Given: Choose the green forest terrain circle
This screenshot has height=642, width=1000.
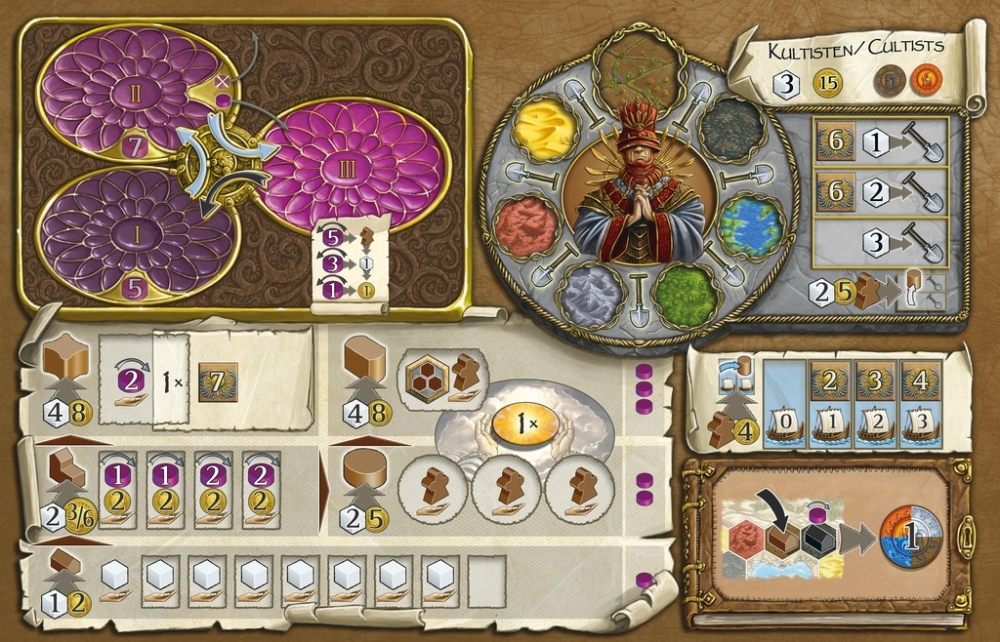Looking at the screenshot, I should [687, 295].
